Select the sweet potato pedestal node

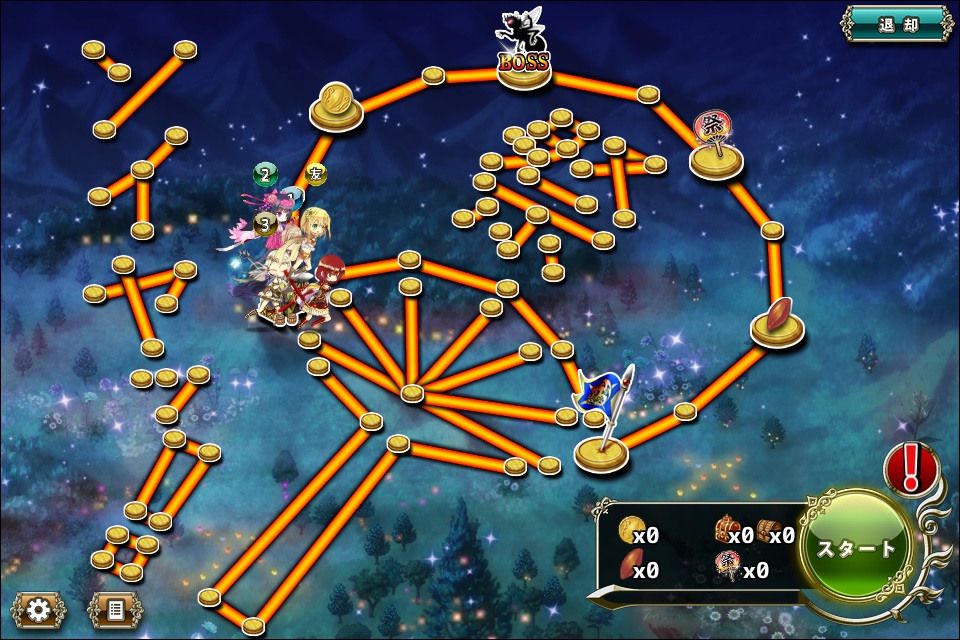pyautogui.click(x=778, y=318)
